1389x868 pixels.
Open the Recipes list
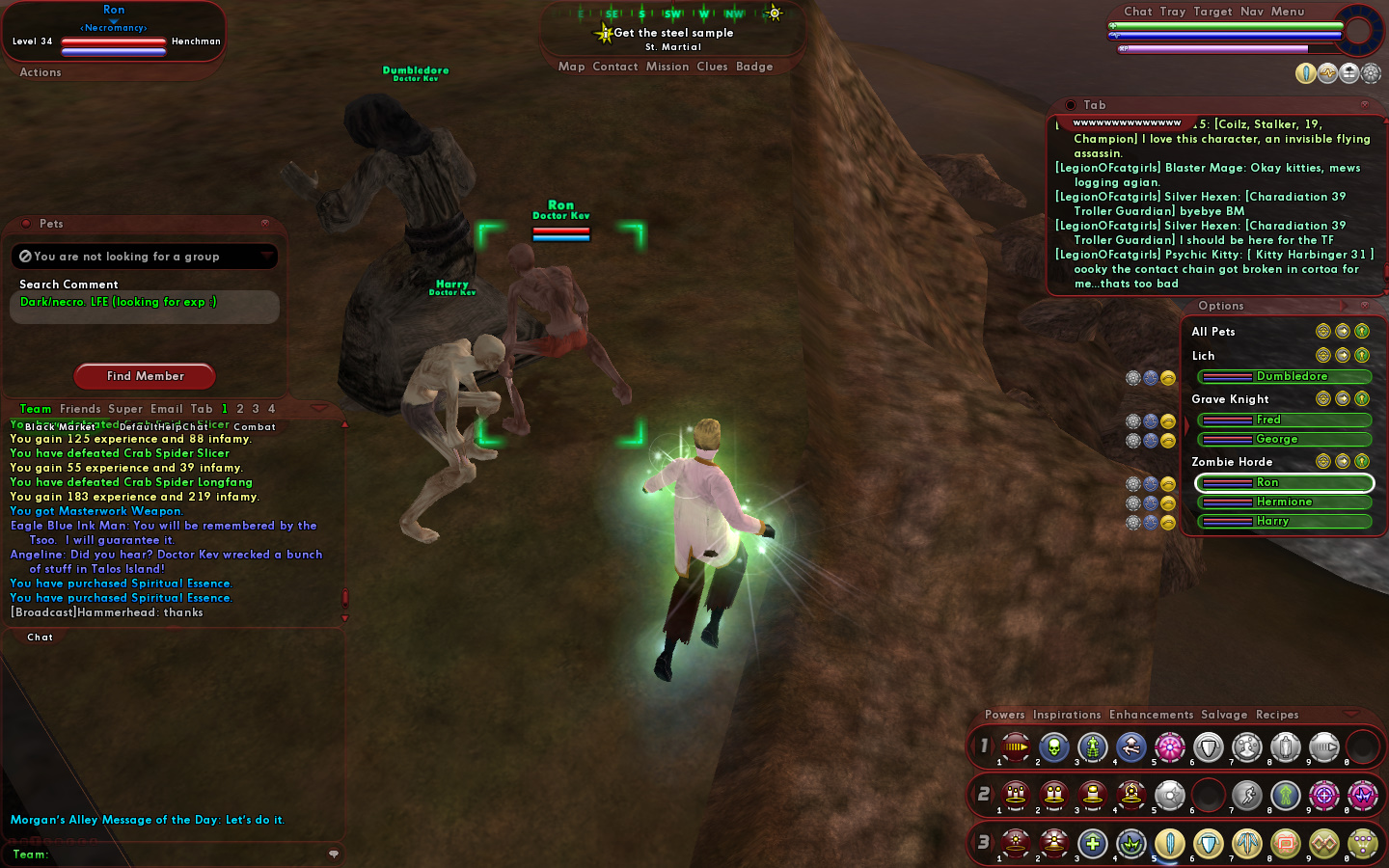[1277, 715]
